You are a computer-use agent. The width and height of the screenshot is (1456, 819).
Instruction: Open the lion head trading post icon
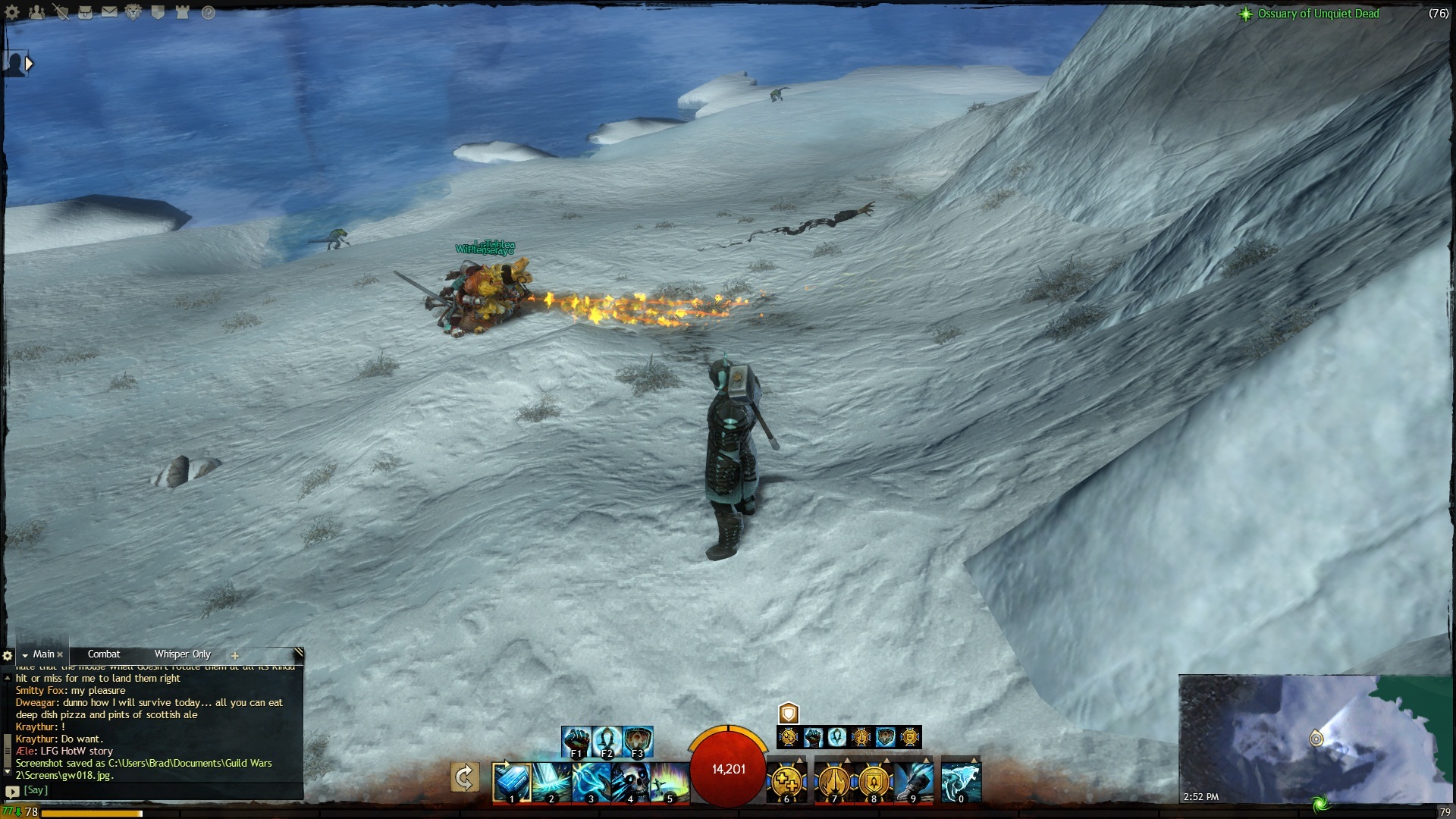(x=133, y=12)
